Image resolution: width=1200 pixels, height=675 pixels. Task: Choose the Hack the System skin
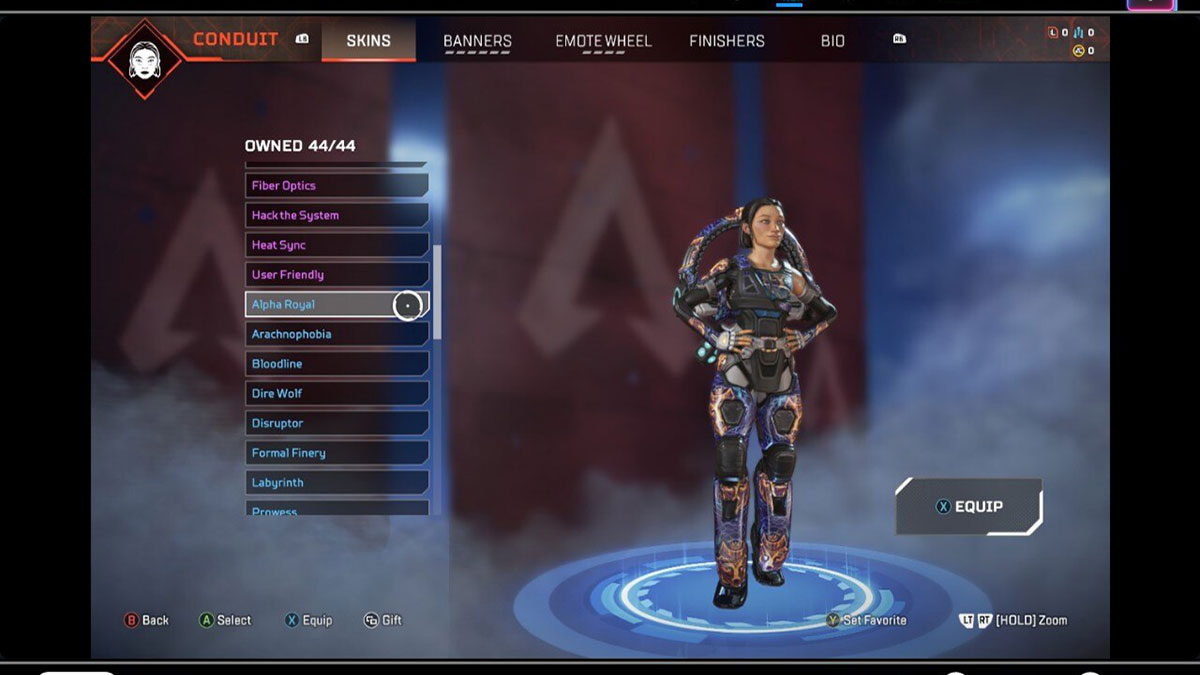pyautogui.click(x=336, y=215)
